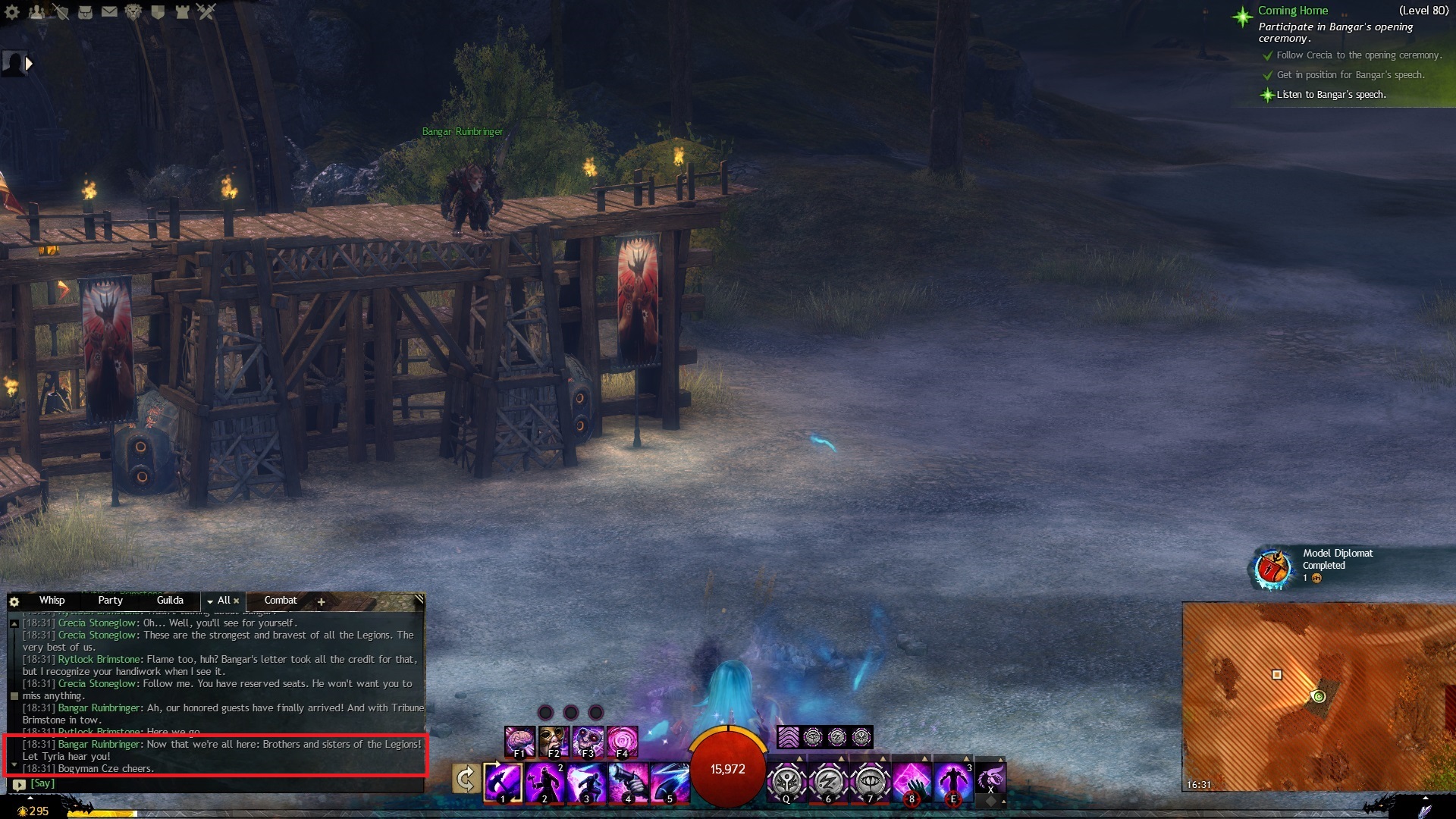This screenshot has height=819, width=1456.
Task: Use the axe skill in slot 1
Action: 503,782
